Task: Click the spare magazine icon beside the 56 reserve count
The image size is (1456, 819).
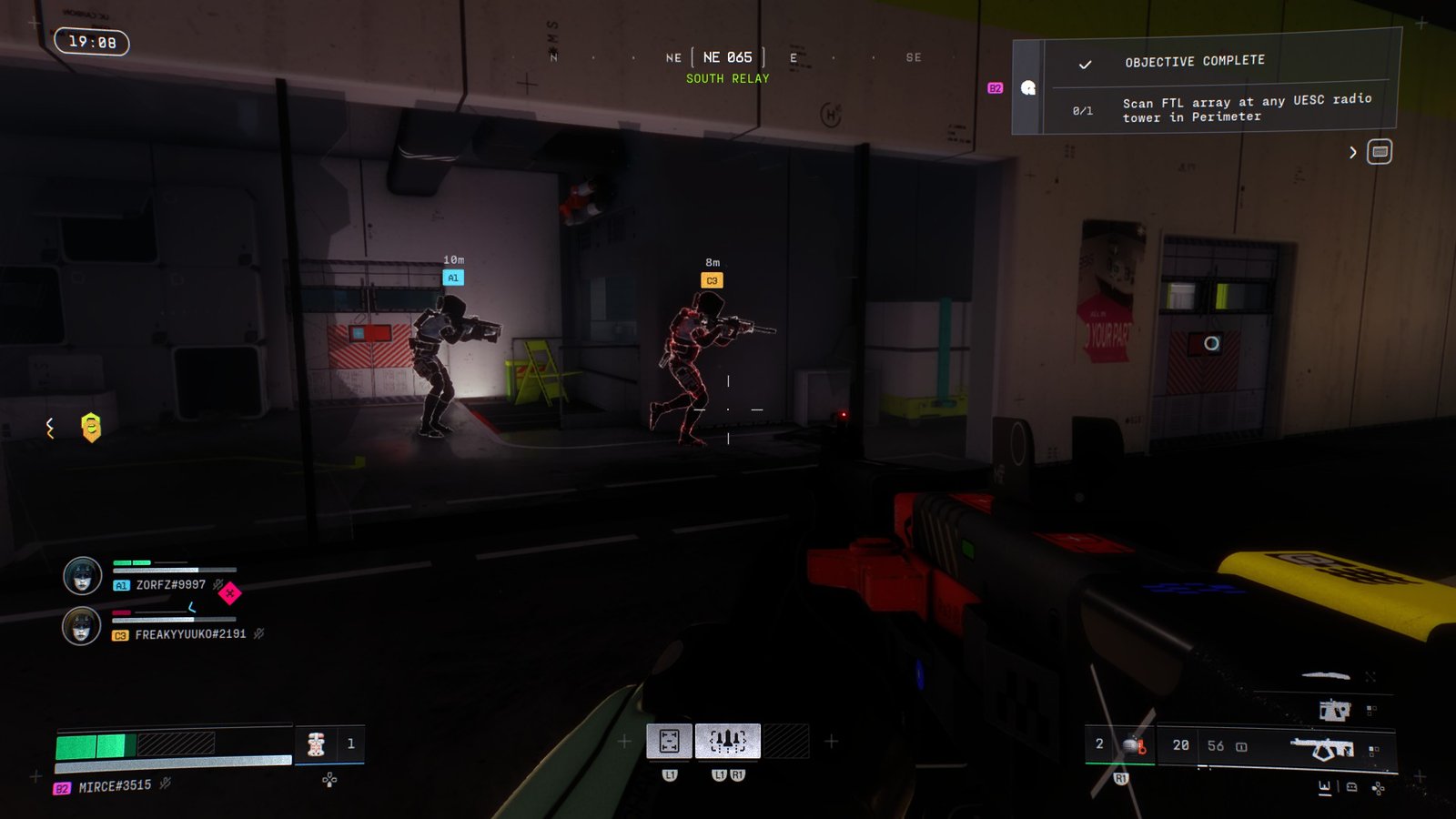Action: click(1241, 746)
